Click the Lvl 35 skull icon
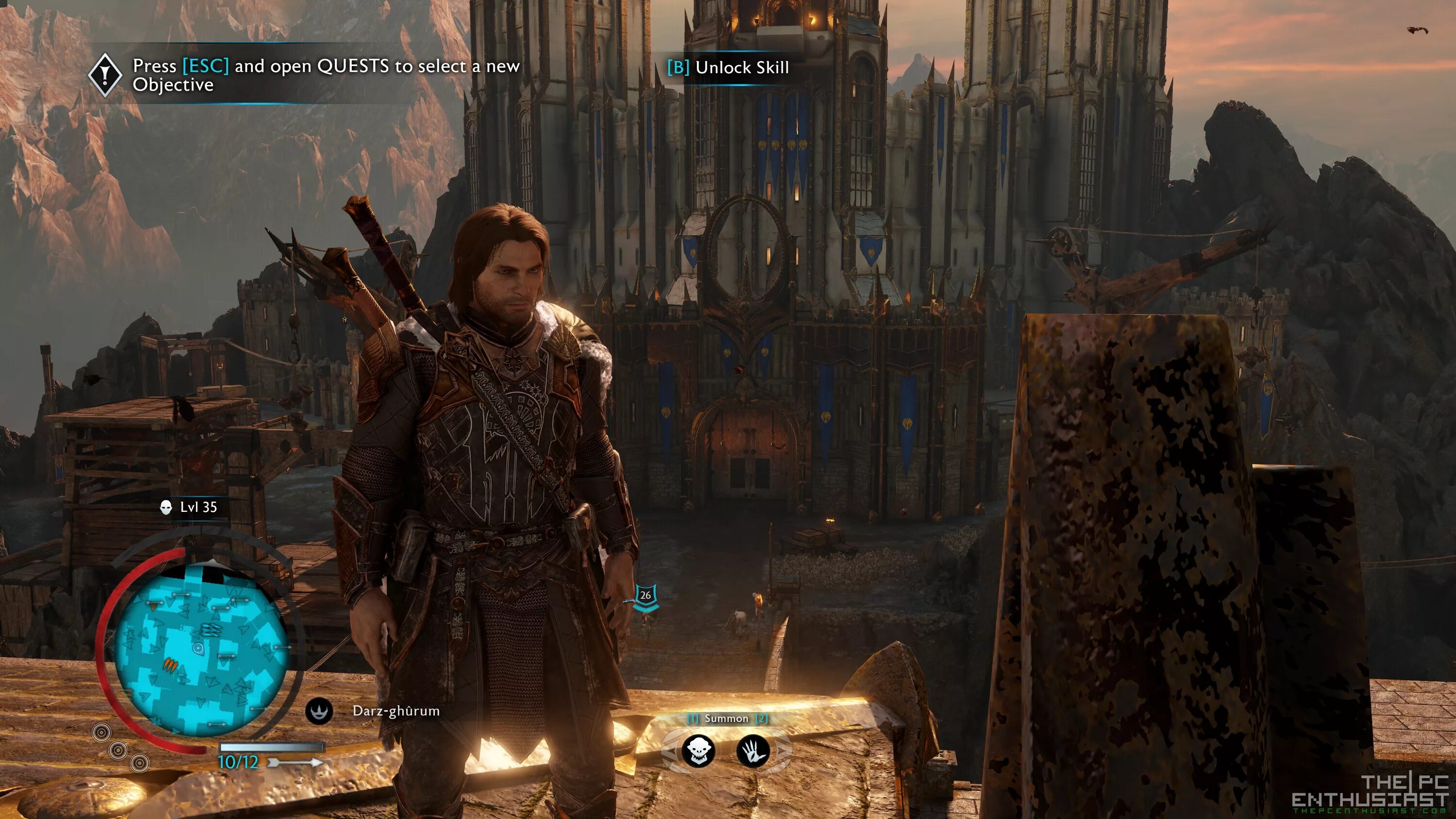 [x=165, y=507]
